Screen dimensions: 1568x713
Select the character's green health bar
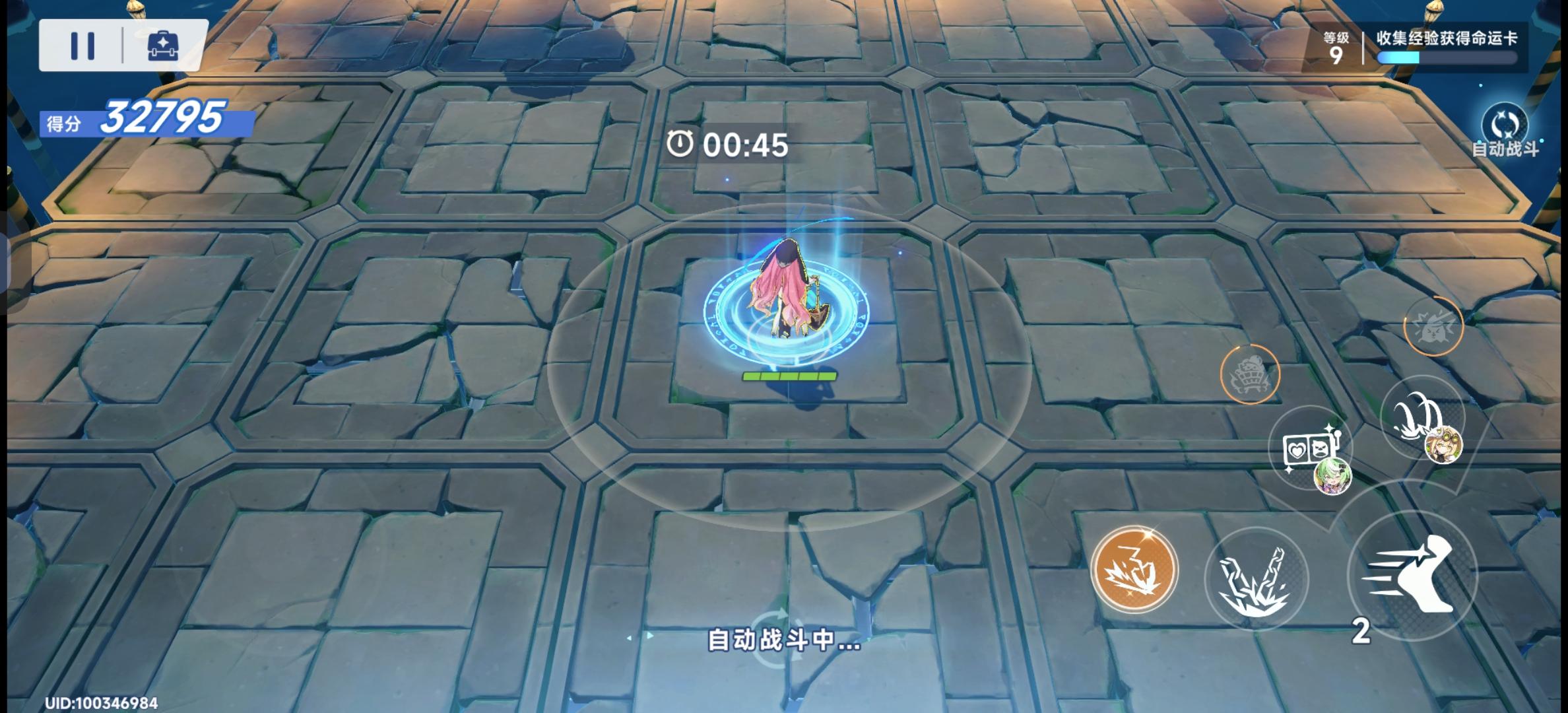[790, 376]
